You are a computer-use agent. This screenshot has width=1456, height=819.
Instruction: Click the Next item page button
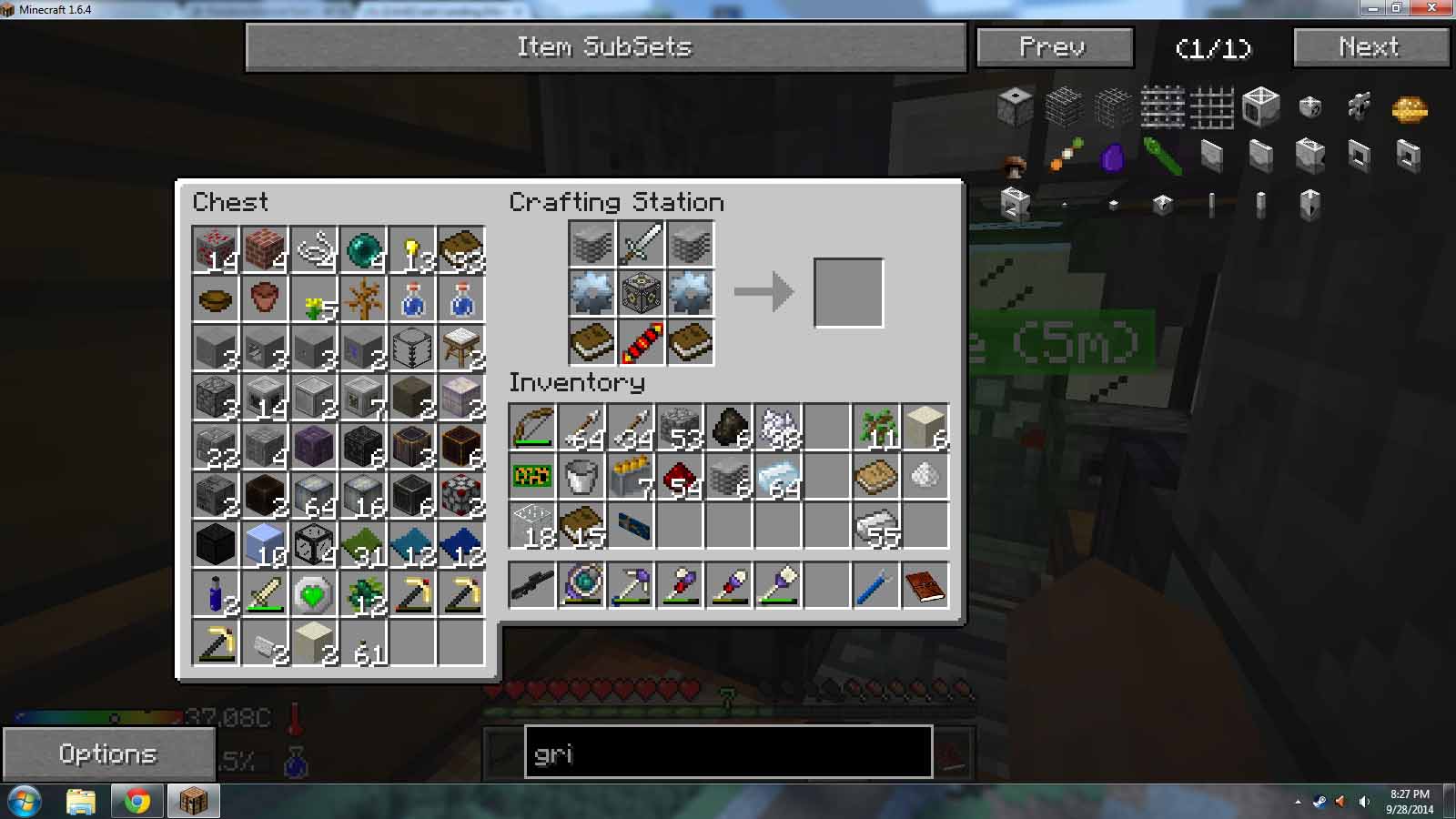click(x=1370, y=47)
